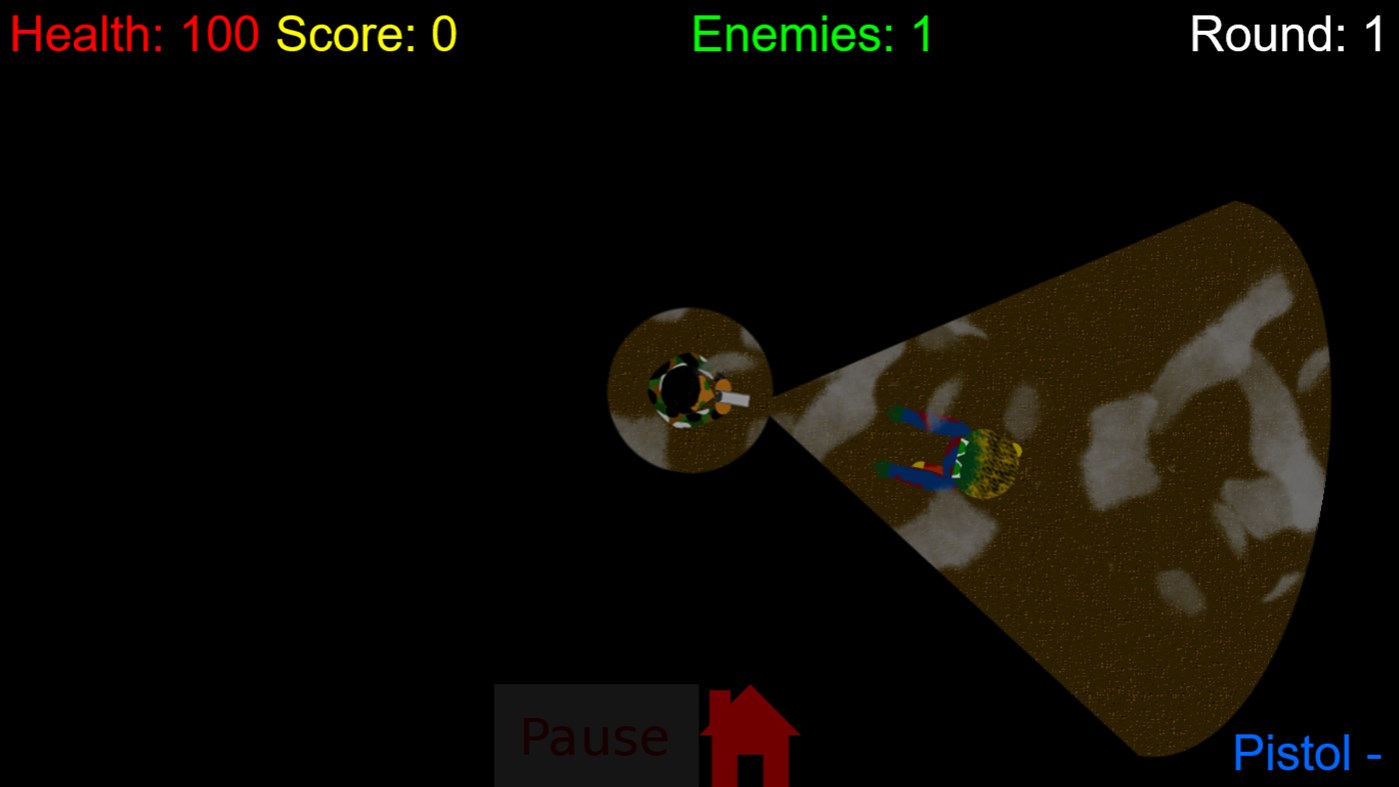Click the player's white pistol
The width and height of the screenshot is (1399, 787).
pyautogui.click(x=735, y=401)
